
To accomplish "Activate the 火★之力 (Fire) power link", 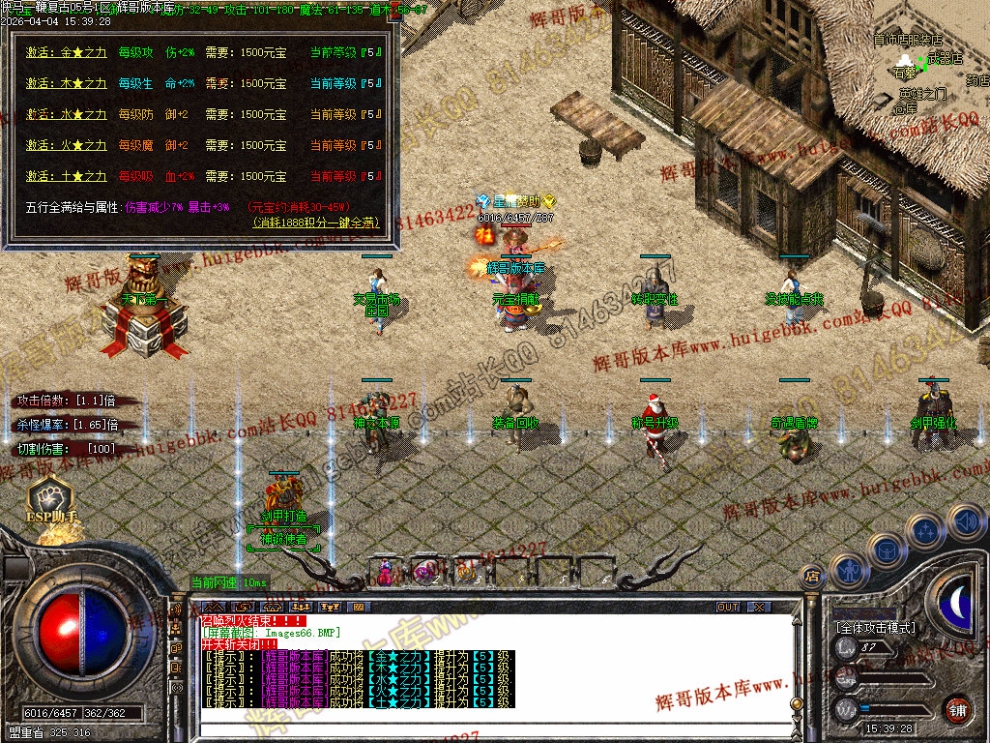I will [x=66, y=146].
